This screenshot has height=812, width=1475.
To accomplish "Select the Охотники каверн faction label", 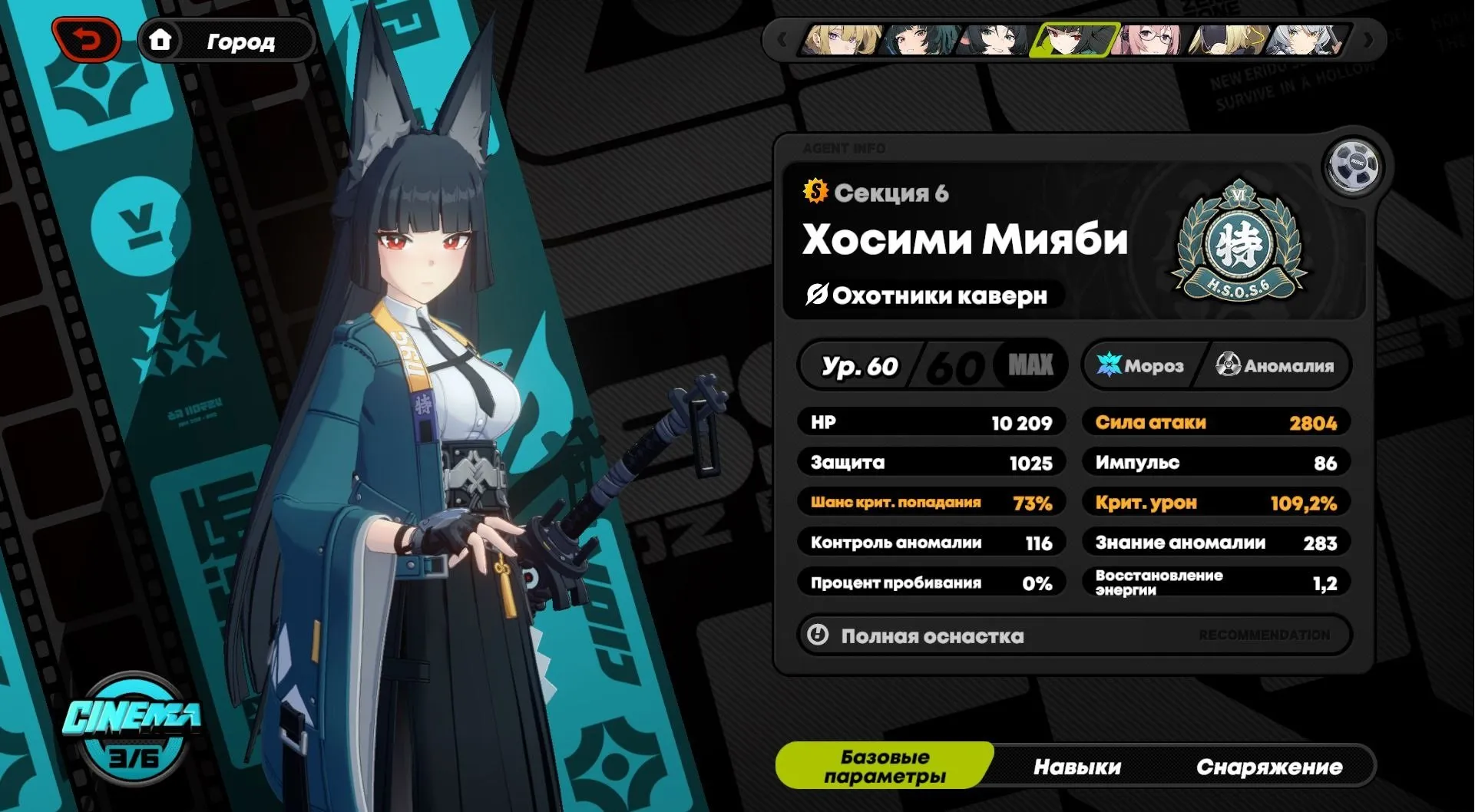I will (928, 296).
